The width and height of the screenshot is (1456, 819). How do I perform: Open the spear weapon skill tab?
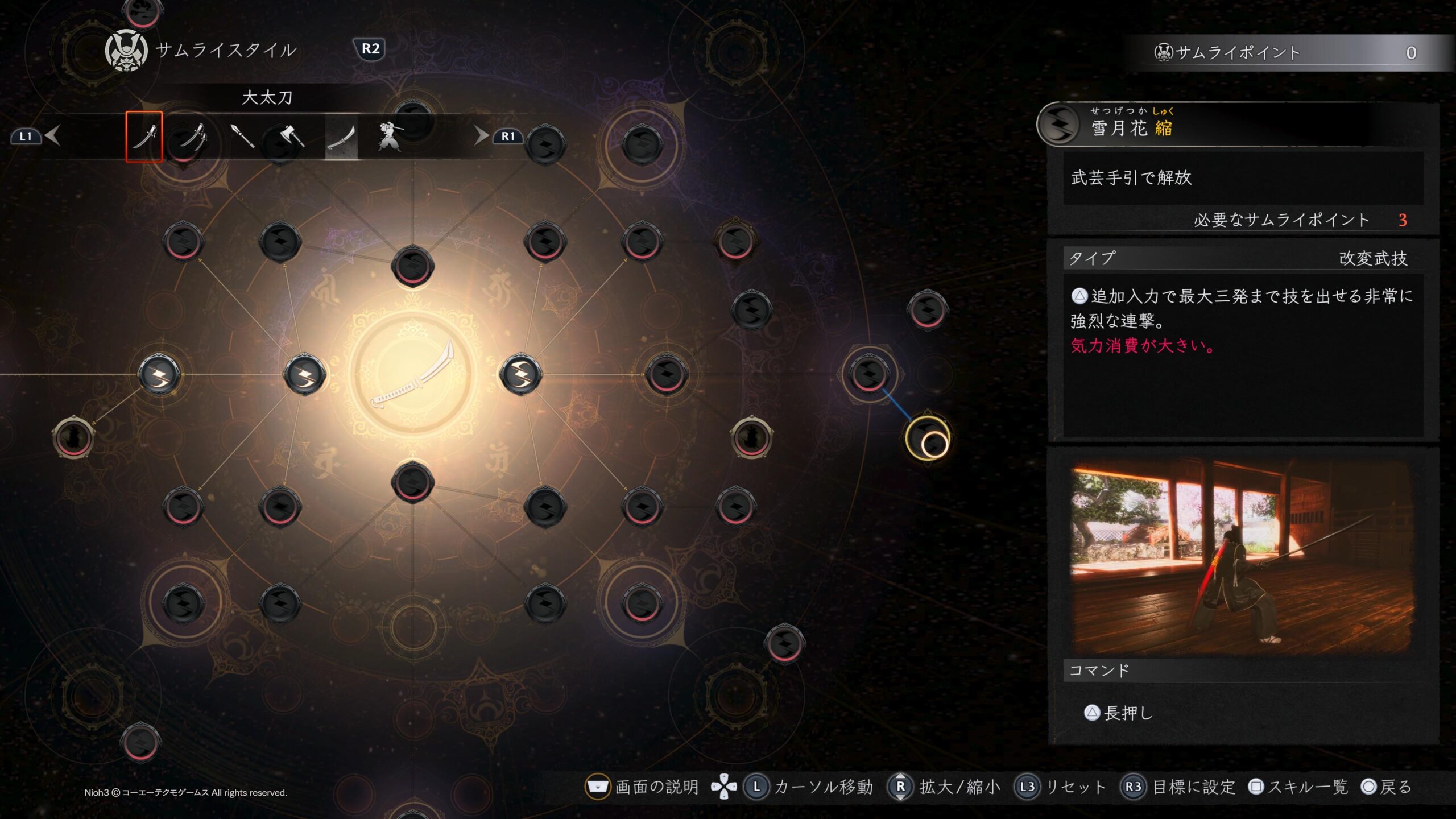coord(243,136)
